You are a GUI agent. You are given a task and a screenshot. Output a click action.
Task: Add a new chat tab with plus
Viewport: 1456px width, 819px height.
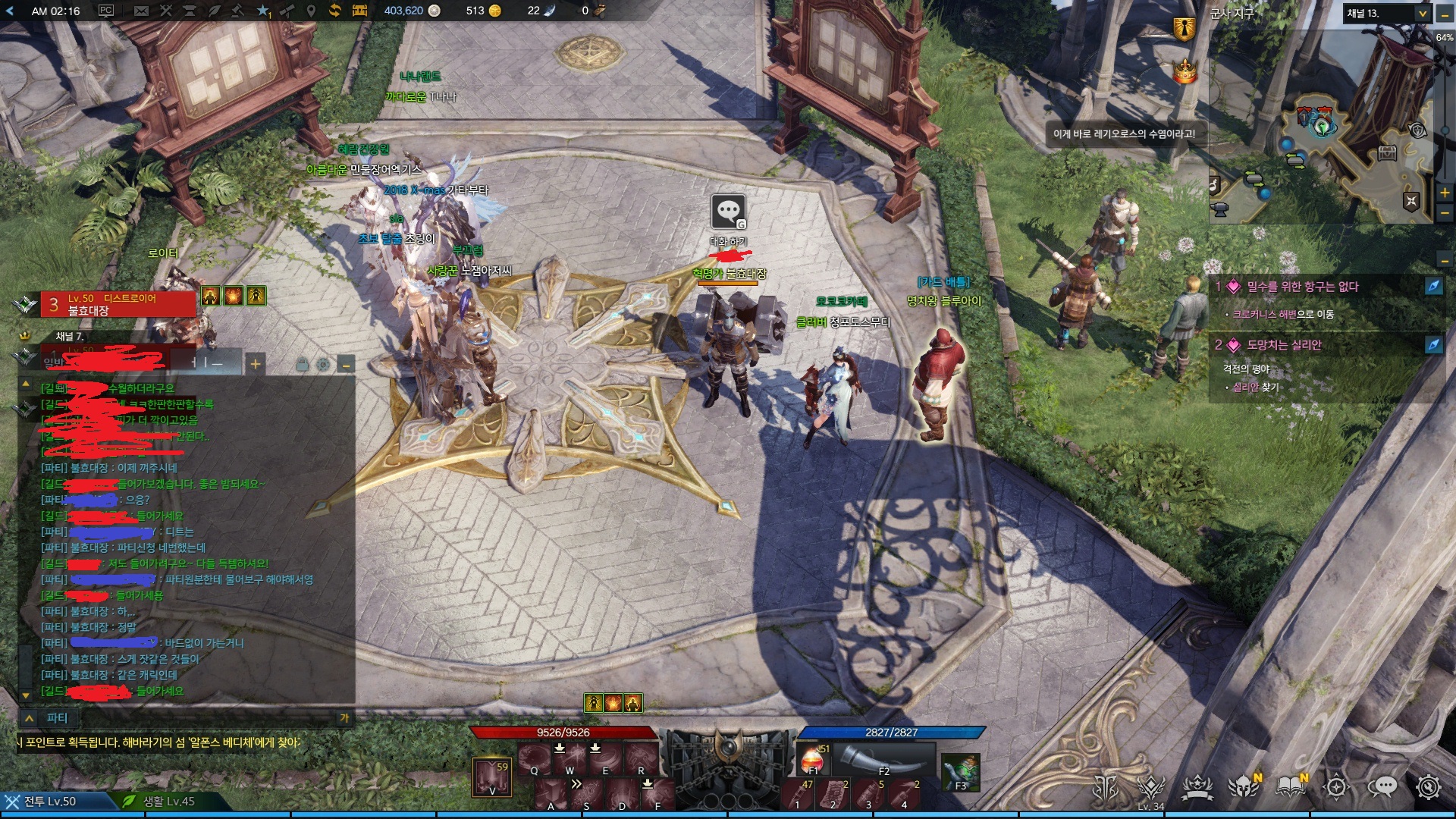point(256,364)
